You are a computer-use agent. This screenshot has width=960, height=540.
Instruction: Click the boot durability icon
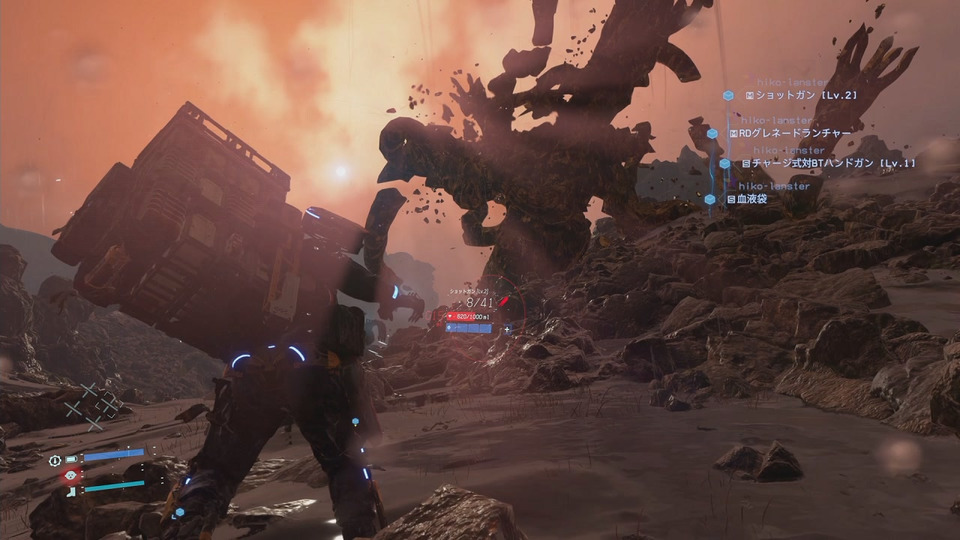[x=71, y=491]
